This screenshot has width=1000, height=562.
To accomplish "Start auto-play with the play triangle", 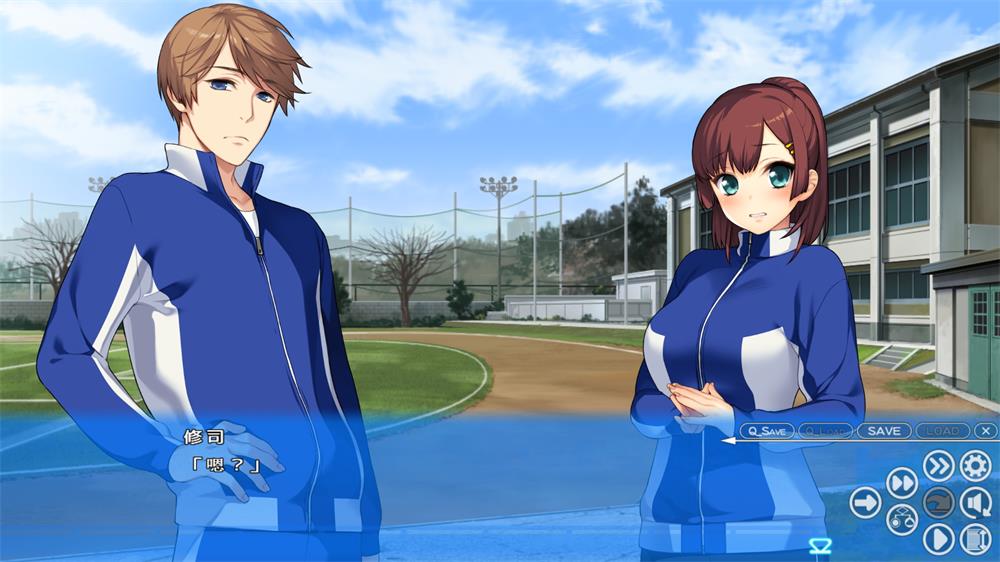I will coord(938,539).
